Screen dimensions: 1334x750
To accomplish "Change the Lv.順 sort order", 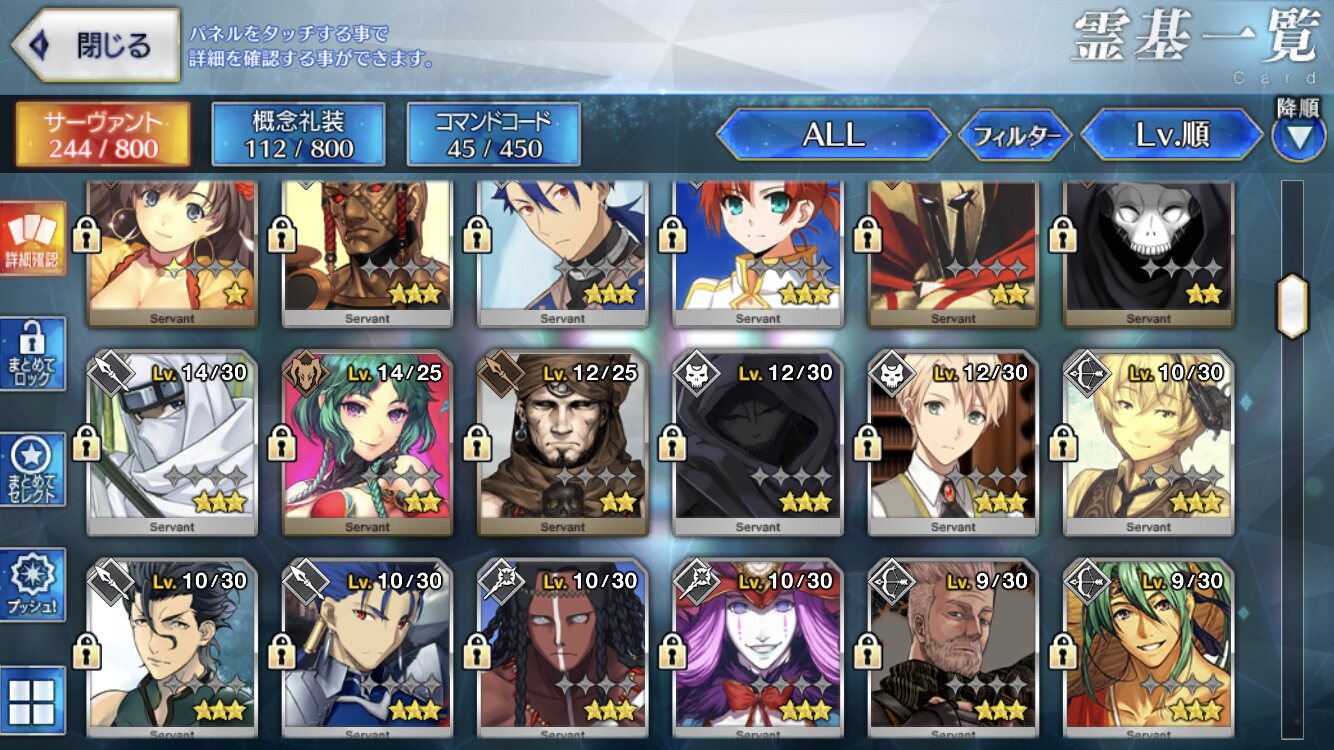I will click(x=1172, y=135).
